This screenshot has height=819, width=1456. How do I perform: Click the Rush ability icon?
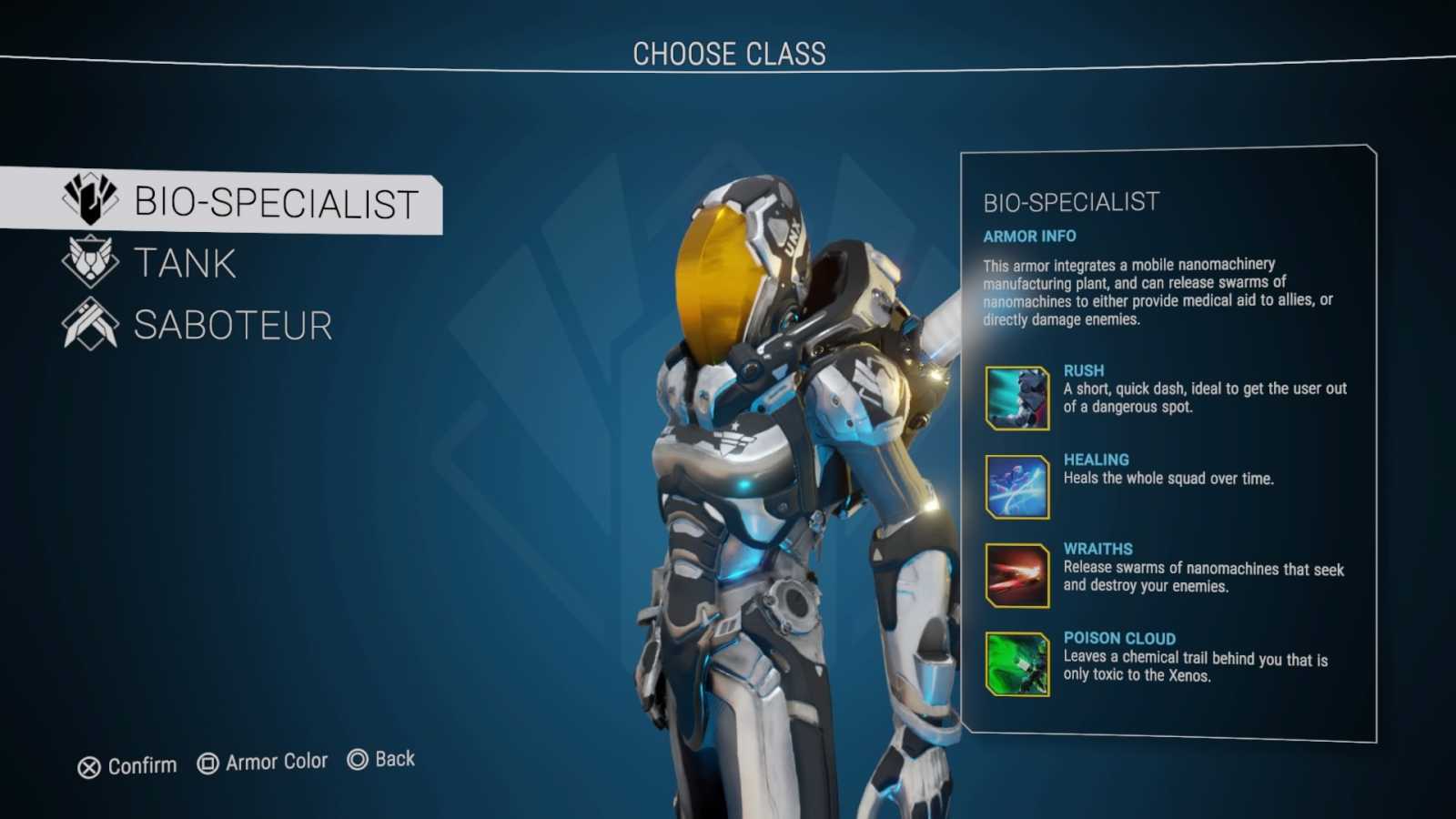(1016, 398)
